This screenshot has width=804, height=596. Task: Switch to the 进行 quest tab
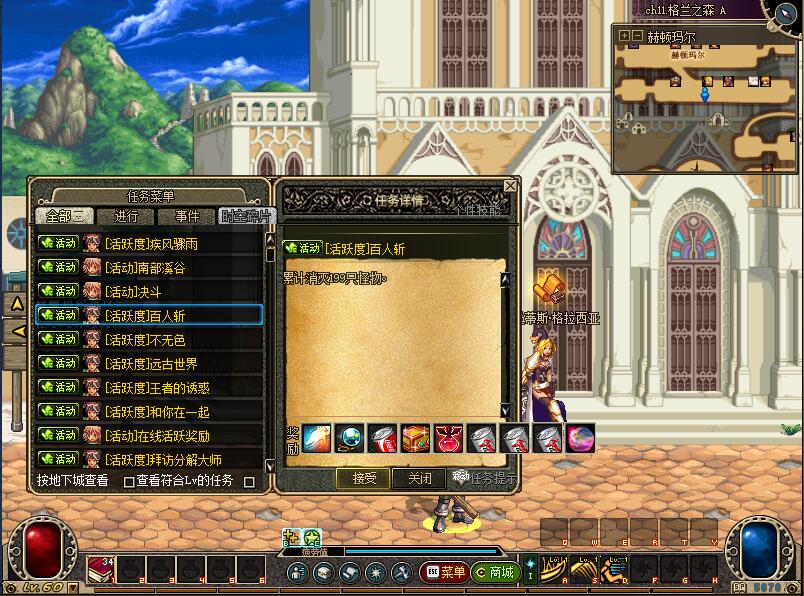pos(127,216)
